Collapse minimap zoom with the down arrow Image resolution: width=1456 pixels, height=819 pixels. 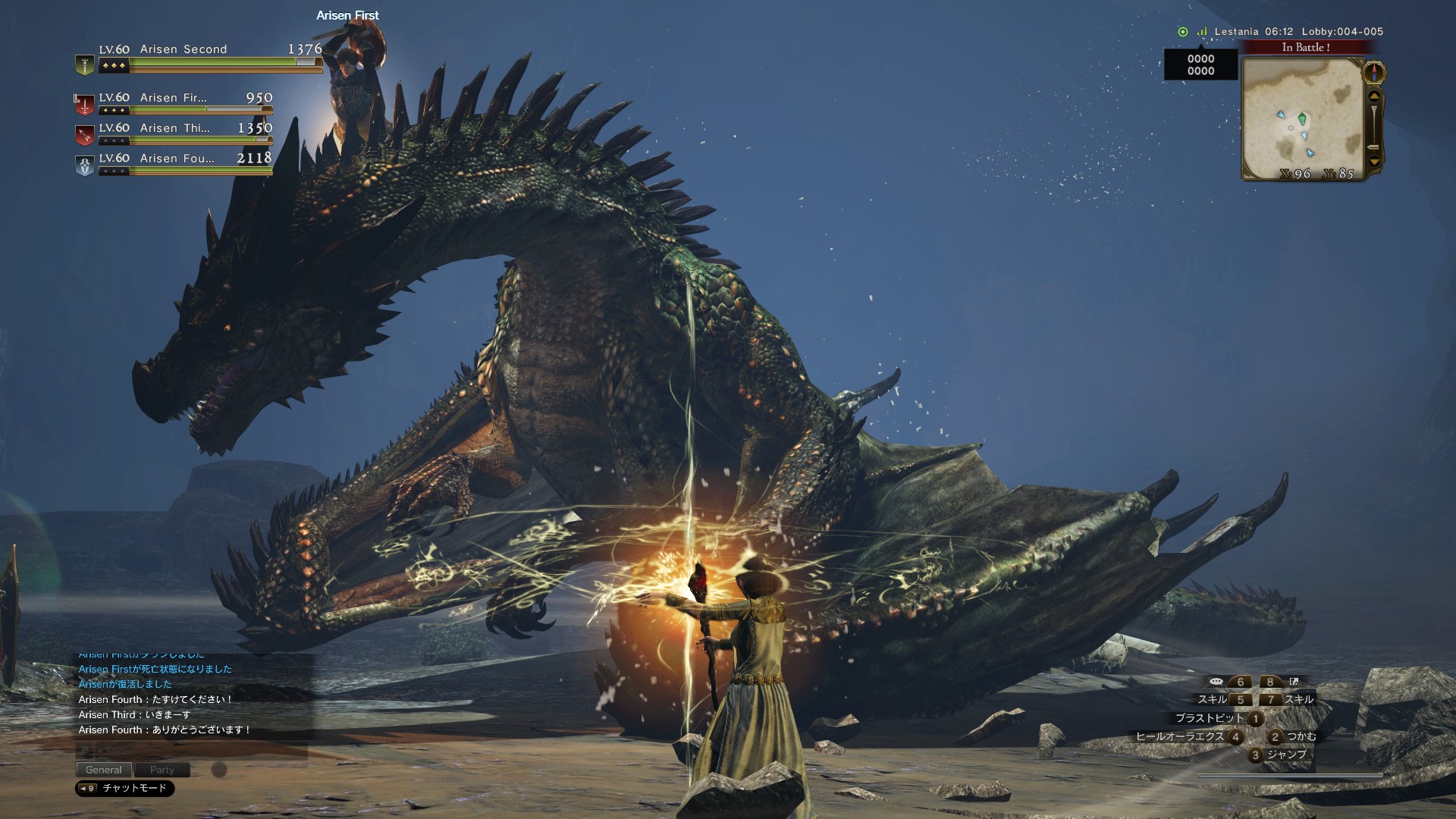(x=1375, y=161)
